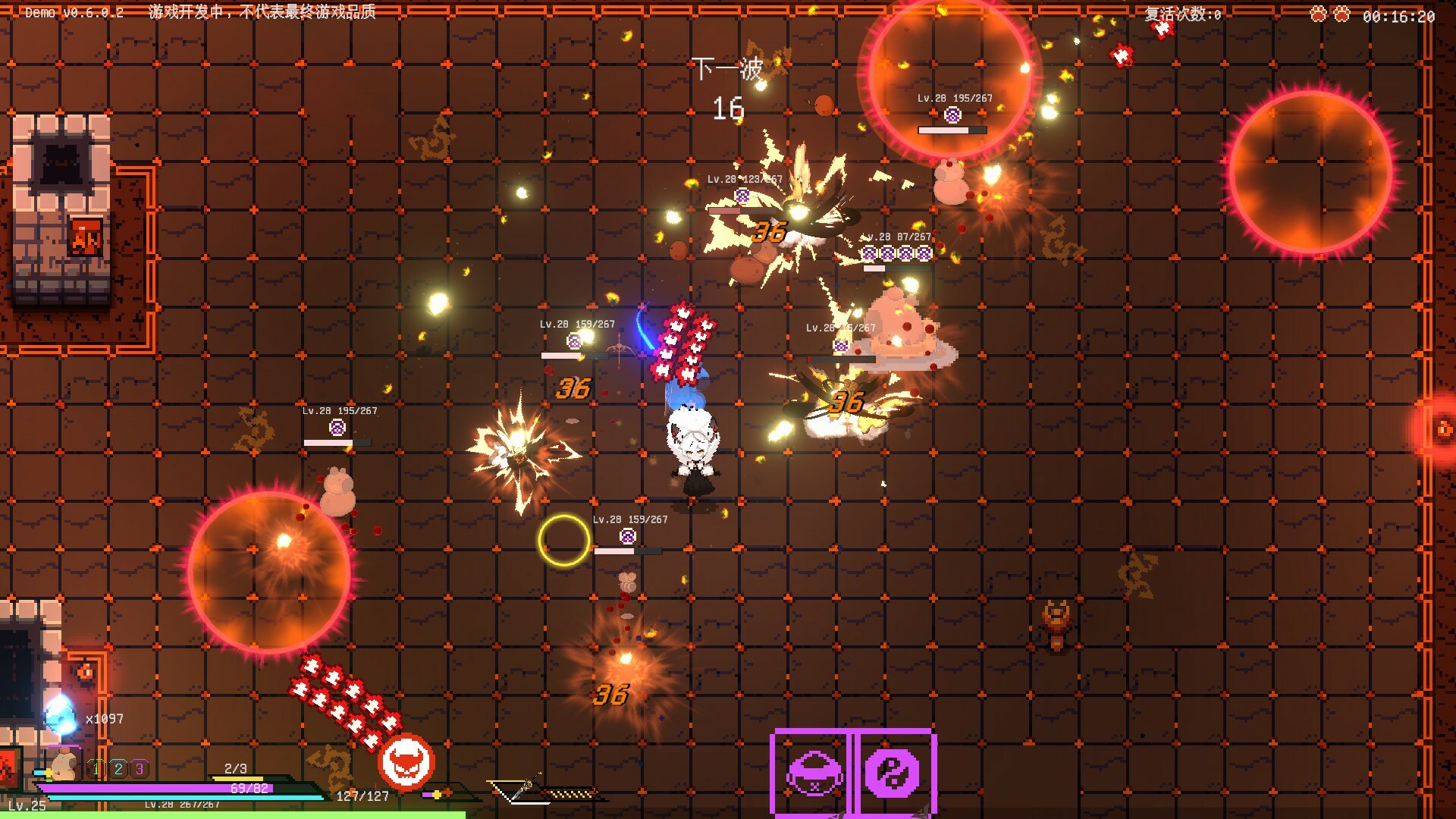Click the 下一波 wave countdown text
1456x819 pixels.
point(728,70)
